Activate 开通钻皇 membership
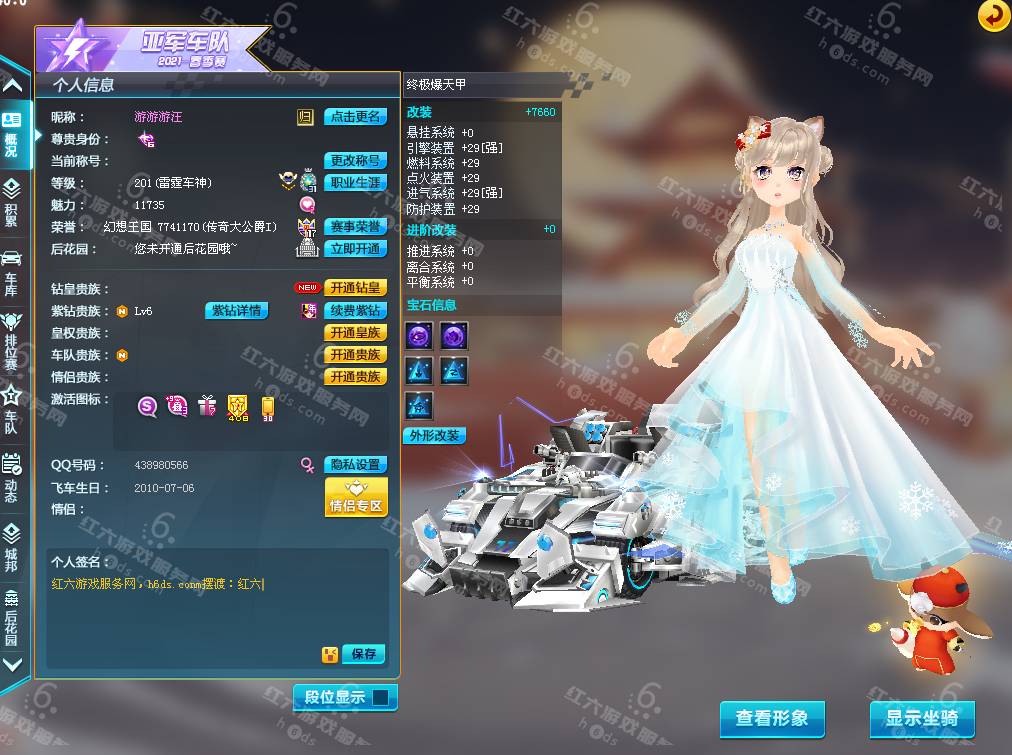The width and height of the screenshot is (1012, 755). [x=356, y=288]
